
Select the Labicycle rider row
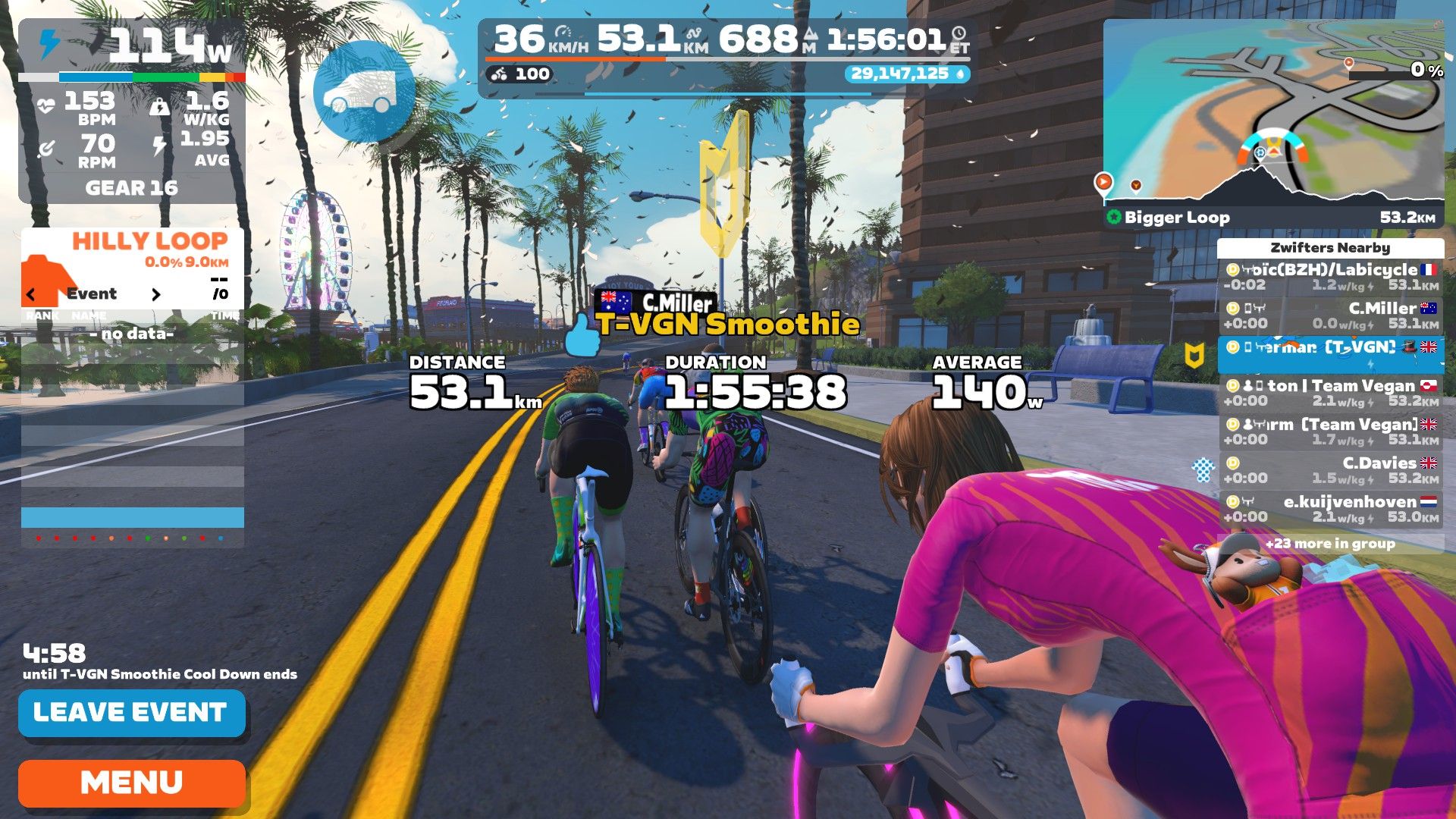click(x=1330, y=277)
